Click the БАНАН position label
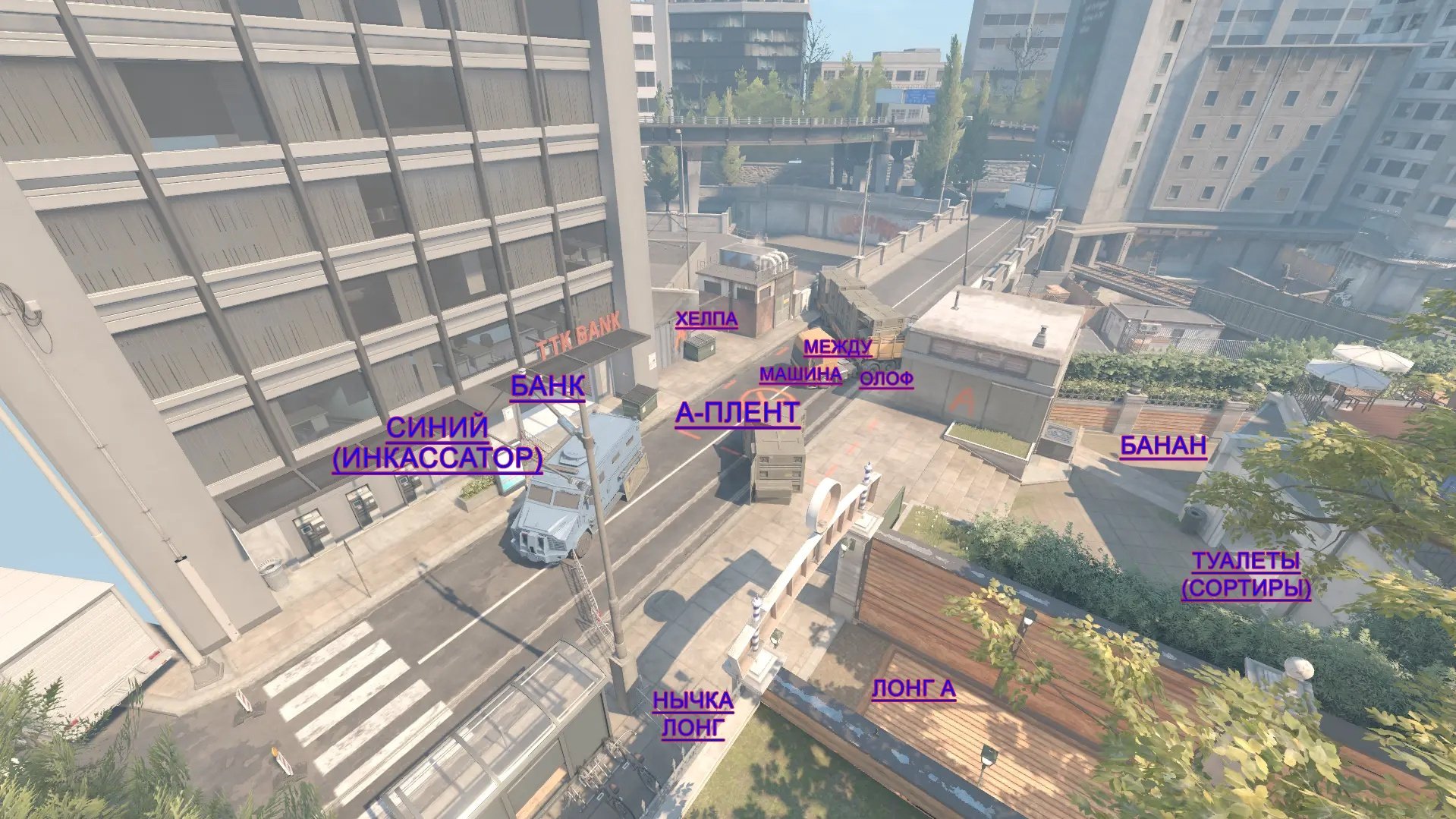 tap(1163, 446)
